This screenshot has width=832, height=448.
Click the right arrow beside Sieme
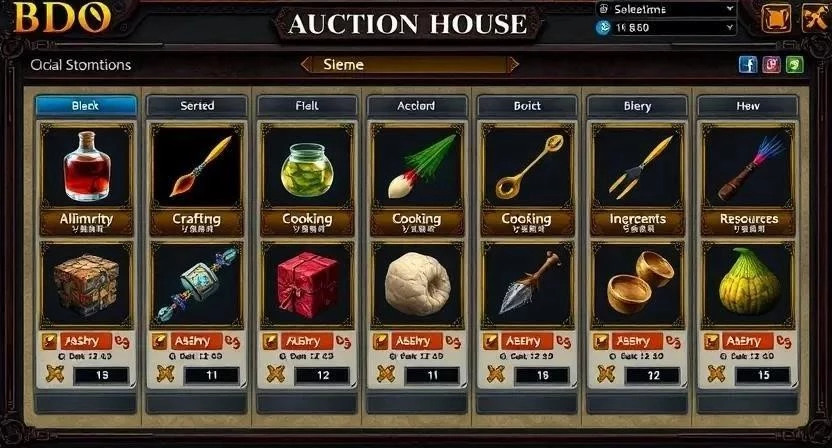tap(513, 64)
